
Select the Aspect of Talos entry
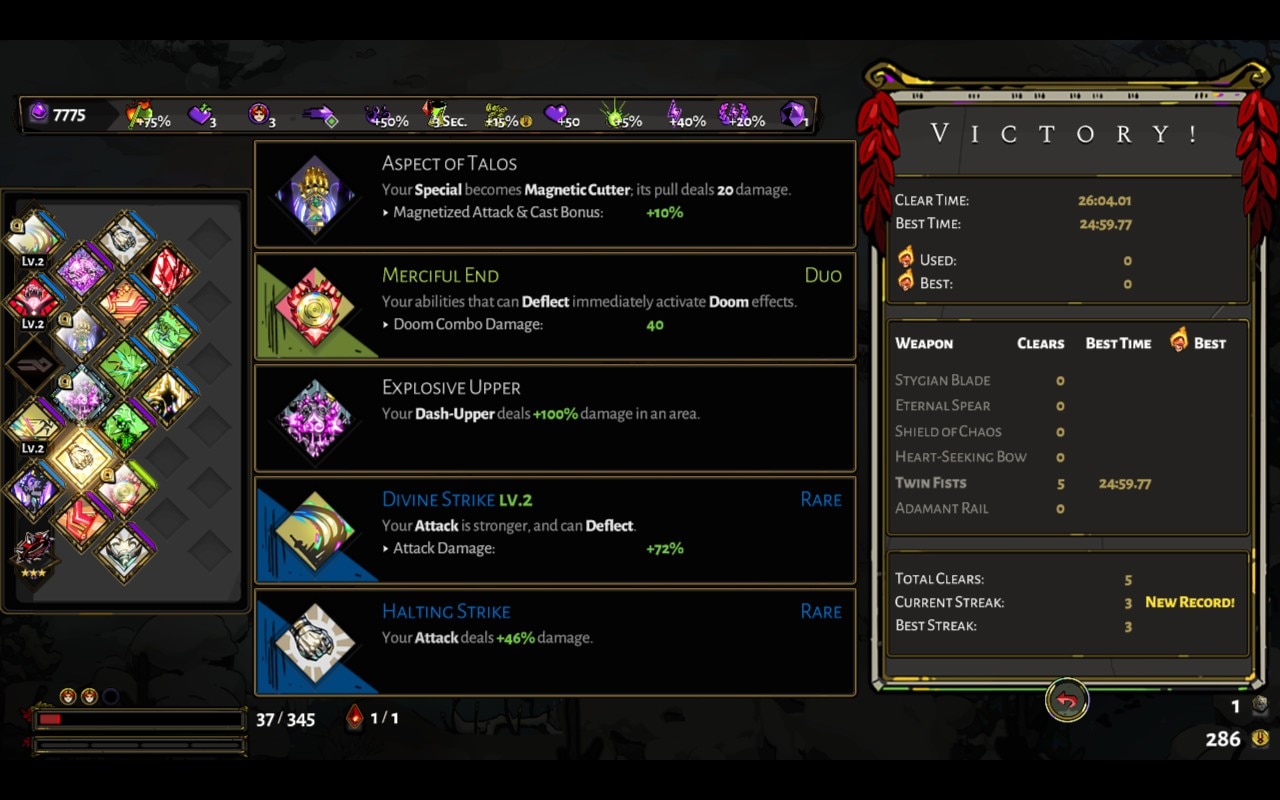pyautogui.click(x=555, y=194)
